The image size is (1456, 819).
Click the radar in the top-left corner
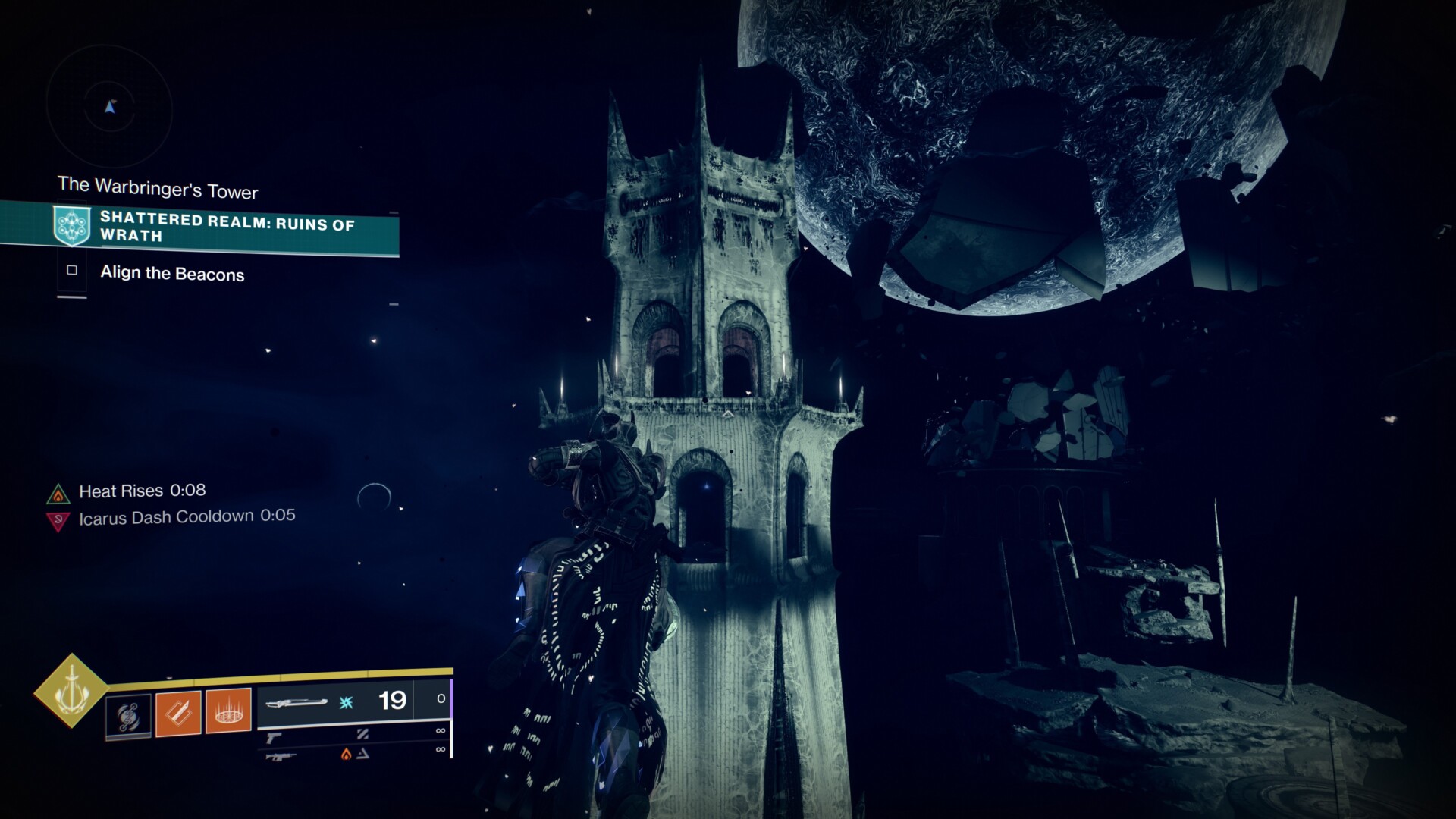click(110, 108)
